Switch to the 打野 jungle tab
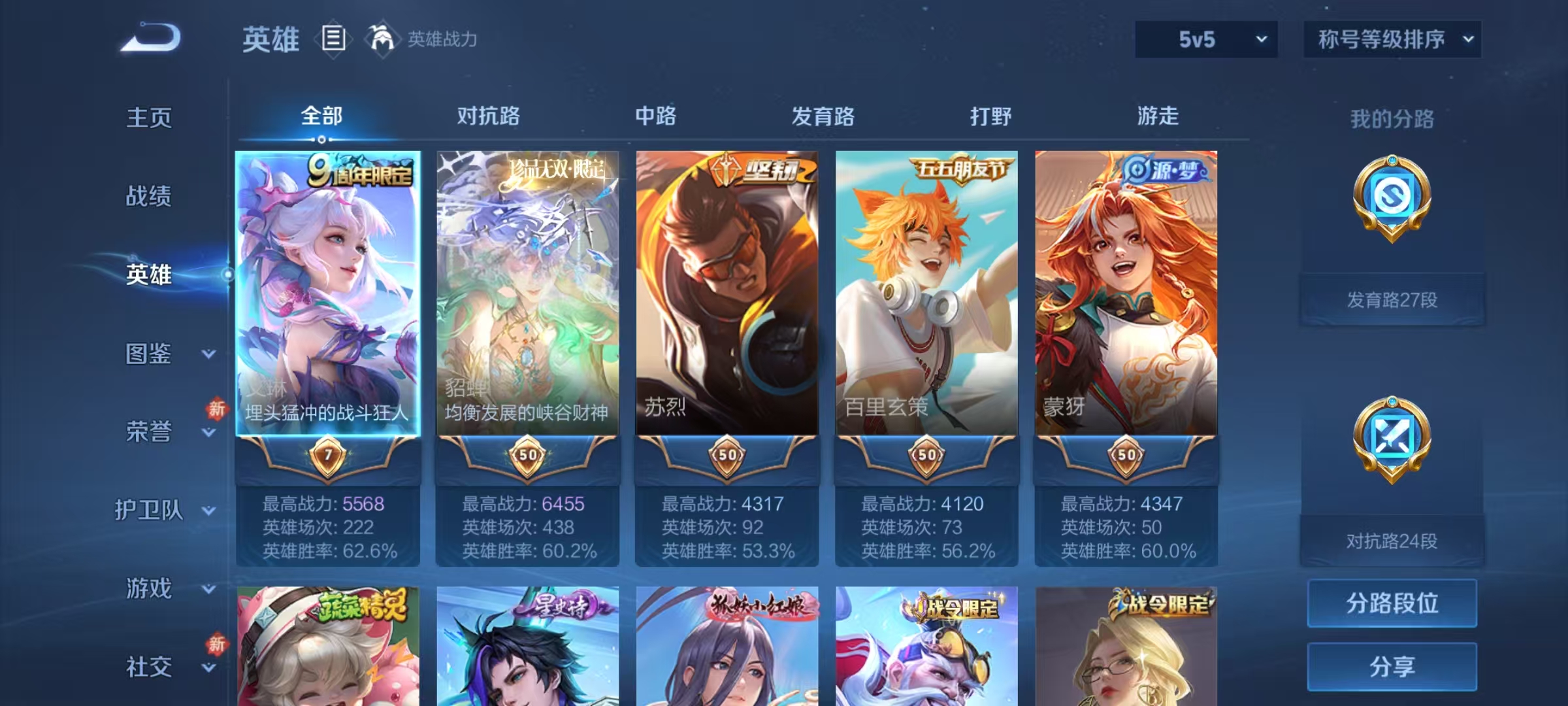The image size is (1568, 706). pyautogui.click(x=988, y=116)
